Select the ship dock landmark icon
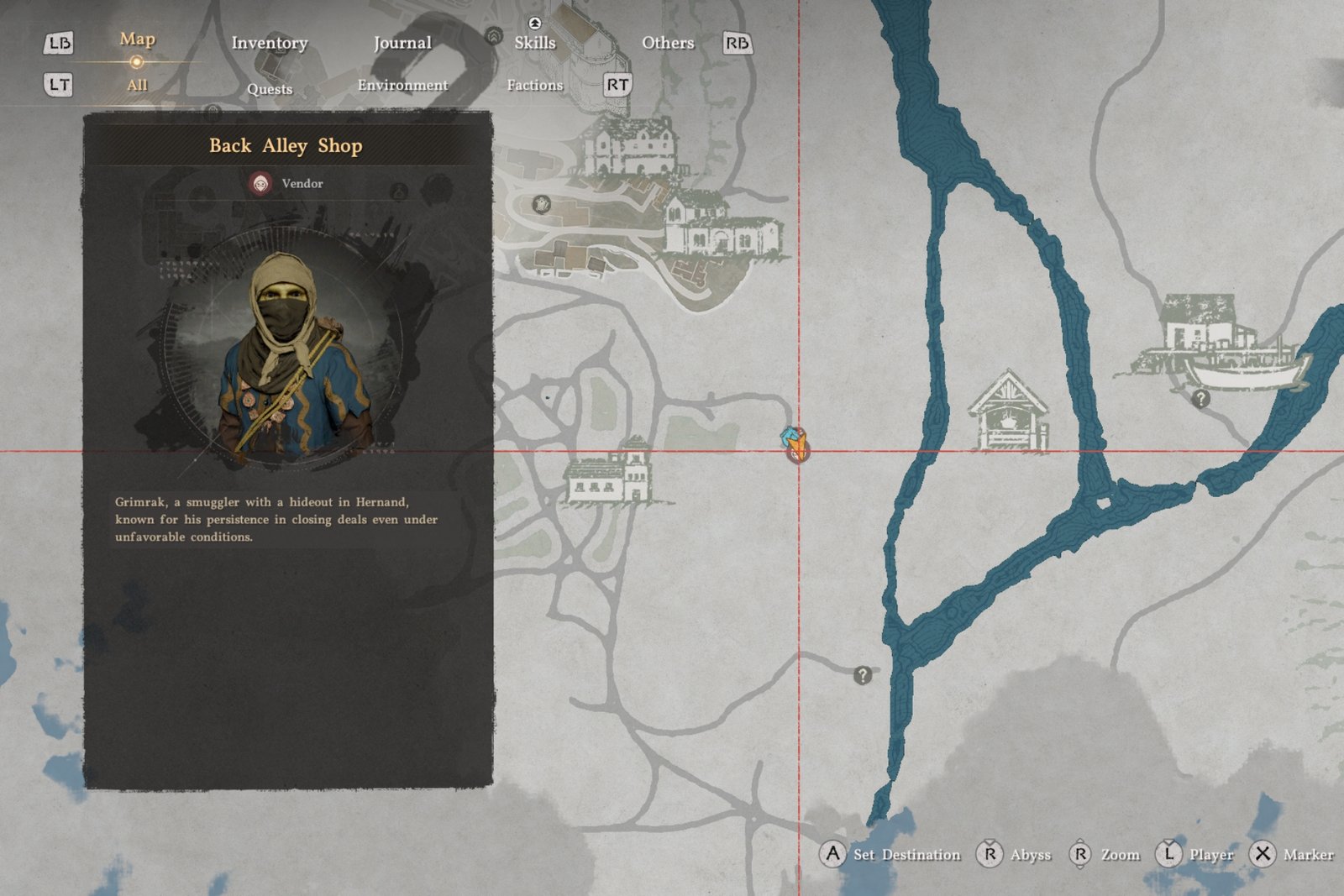 pos(1218,346)
